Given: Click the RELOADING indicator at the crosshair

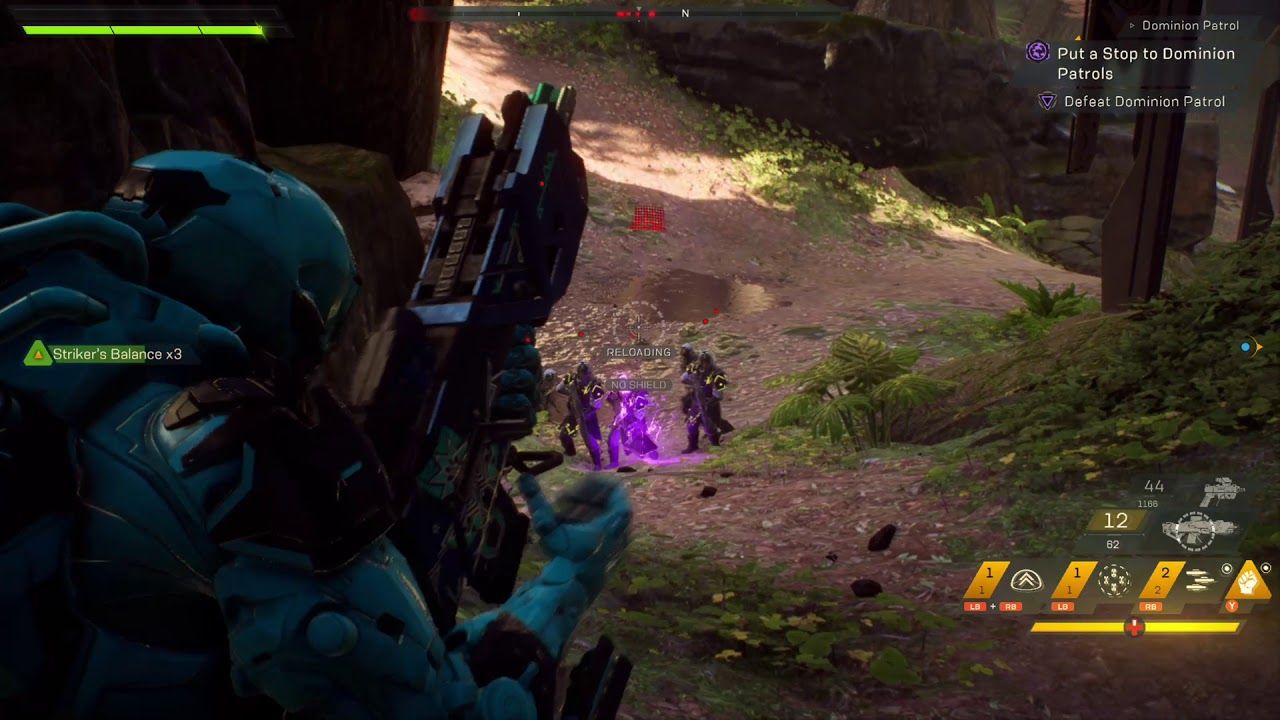Looking at the screenshot, I should coord(638,352).
